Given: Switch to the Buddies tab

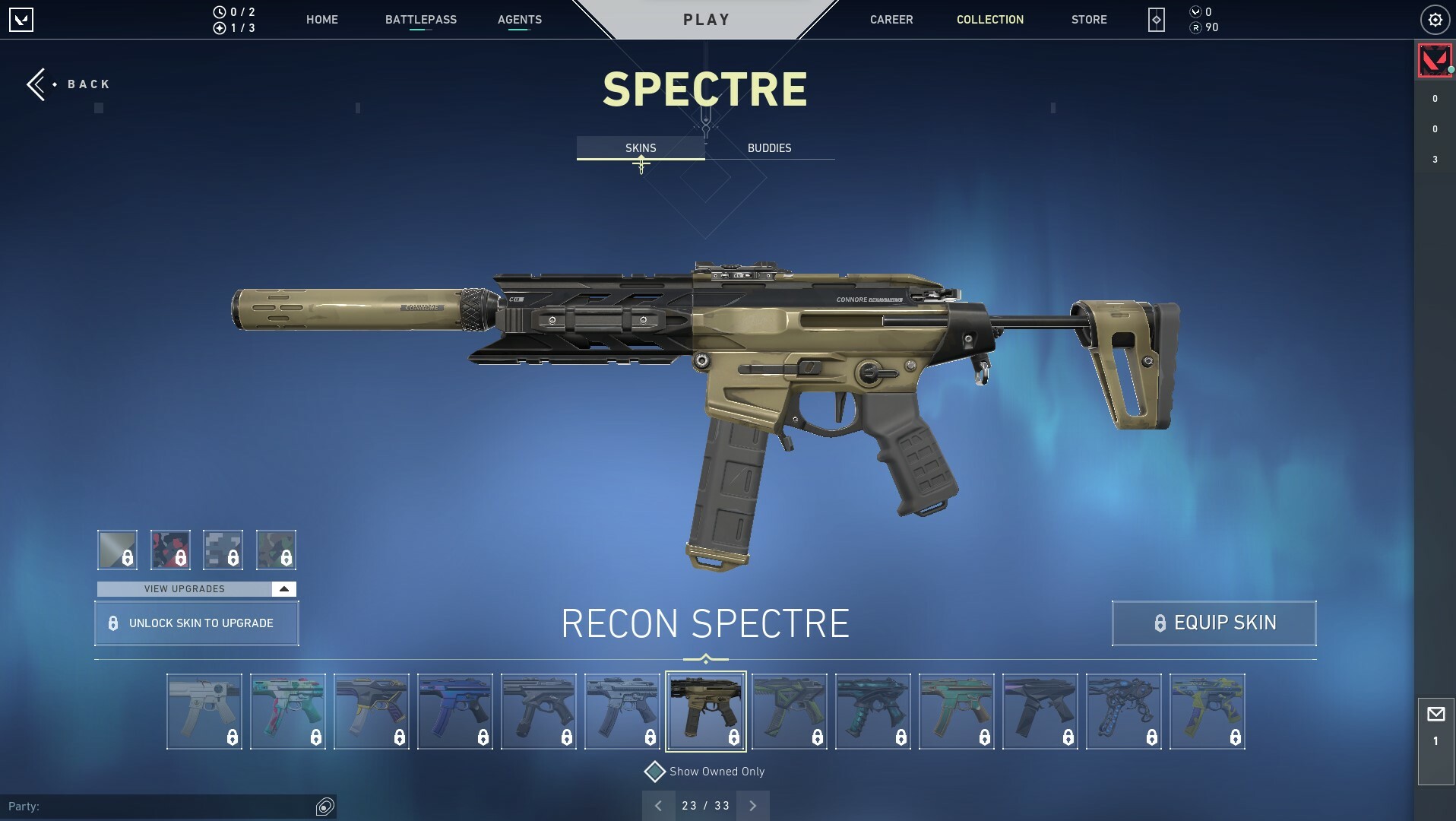Looking at the screenshot, I should tap(769, 148).
